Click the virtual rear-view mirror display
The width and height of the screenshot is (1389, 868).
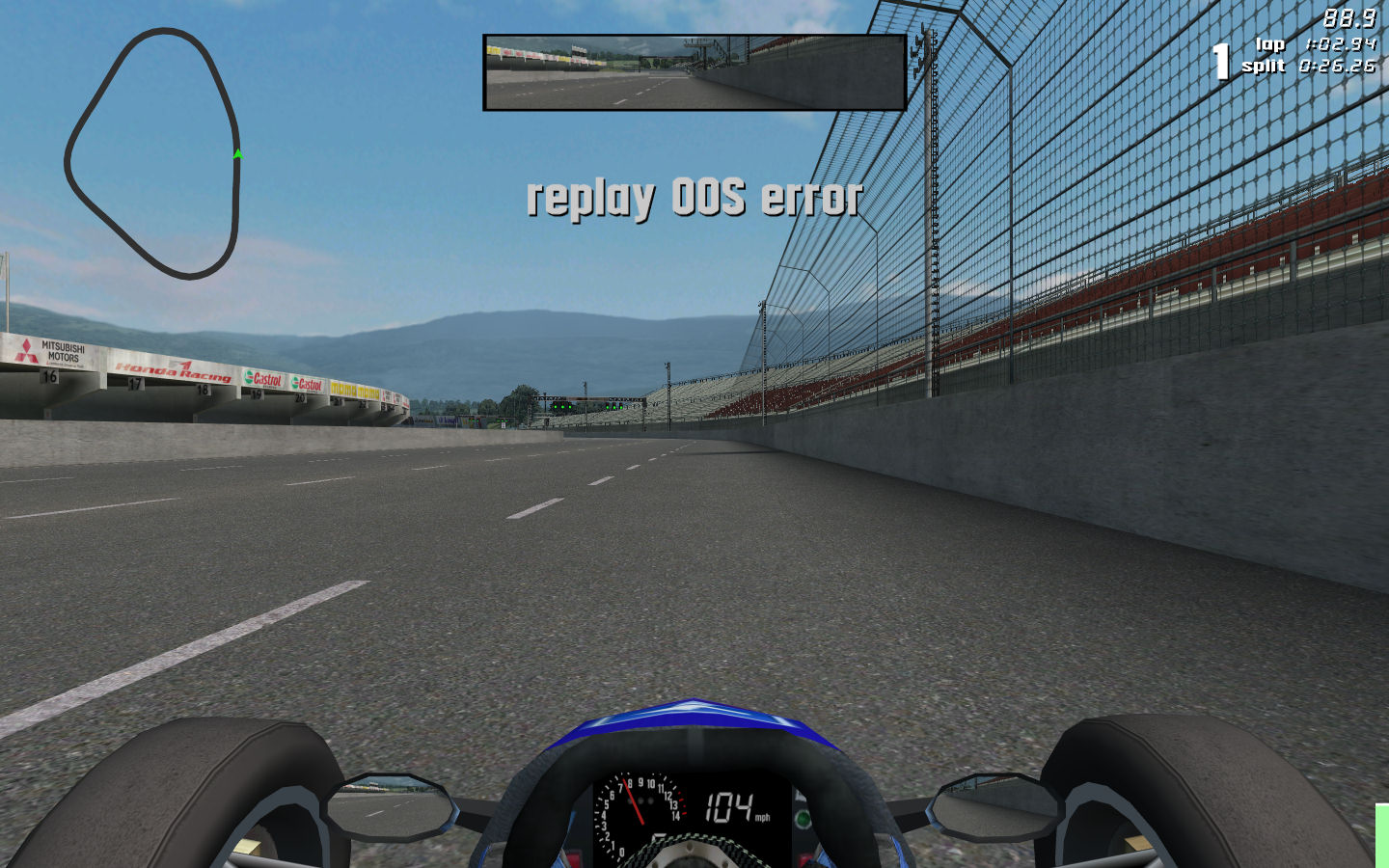694,72
